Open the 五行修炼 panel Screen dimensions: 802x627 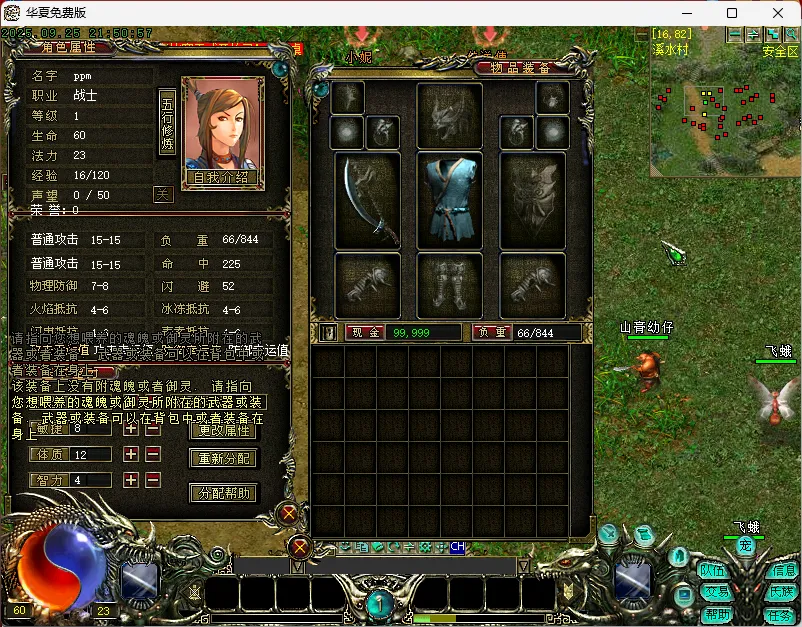pos(167,122)
